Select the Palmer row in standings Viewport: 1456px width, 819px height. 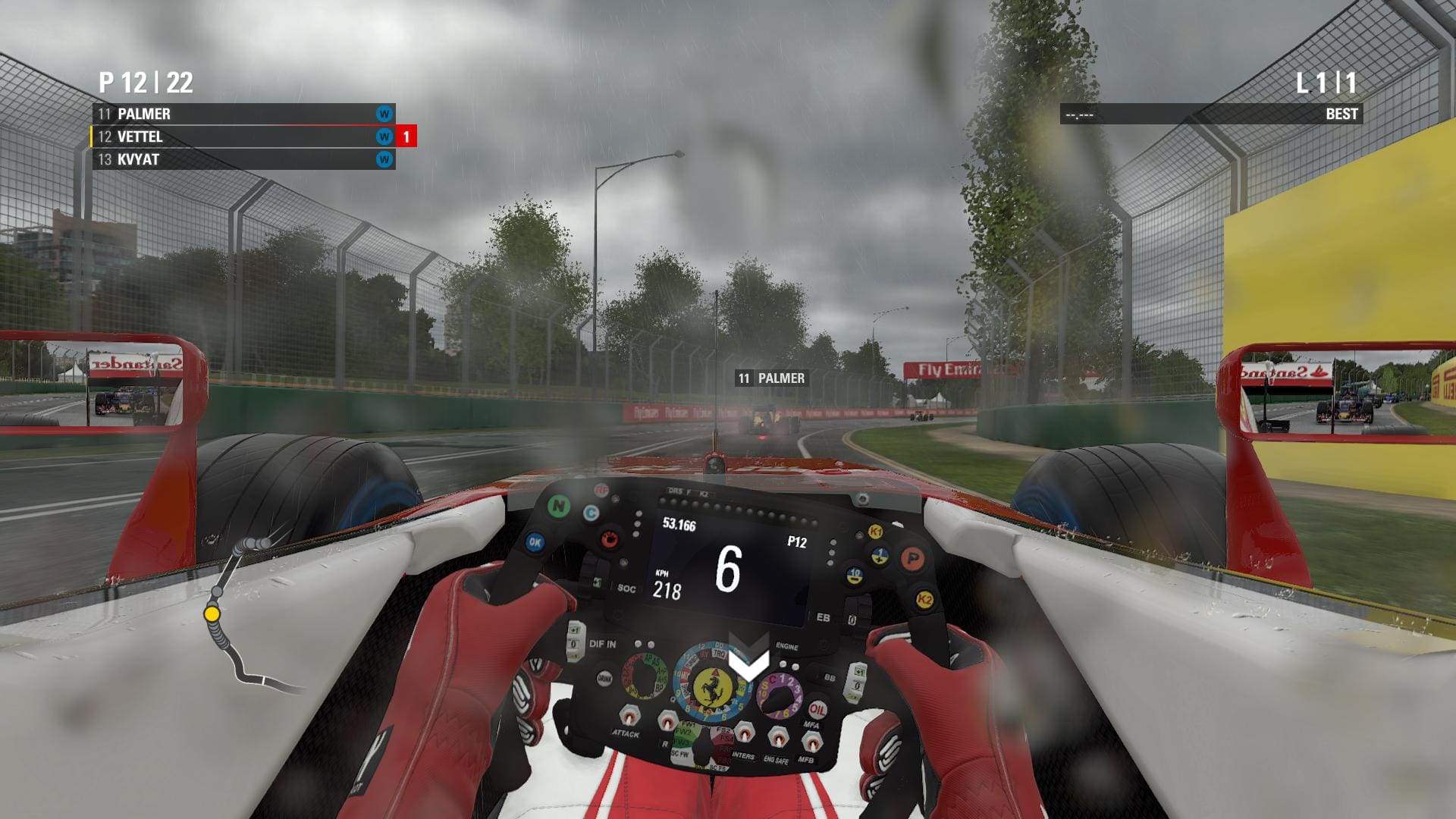pos(243,114)
